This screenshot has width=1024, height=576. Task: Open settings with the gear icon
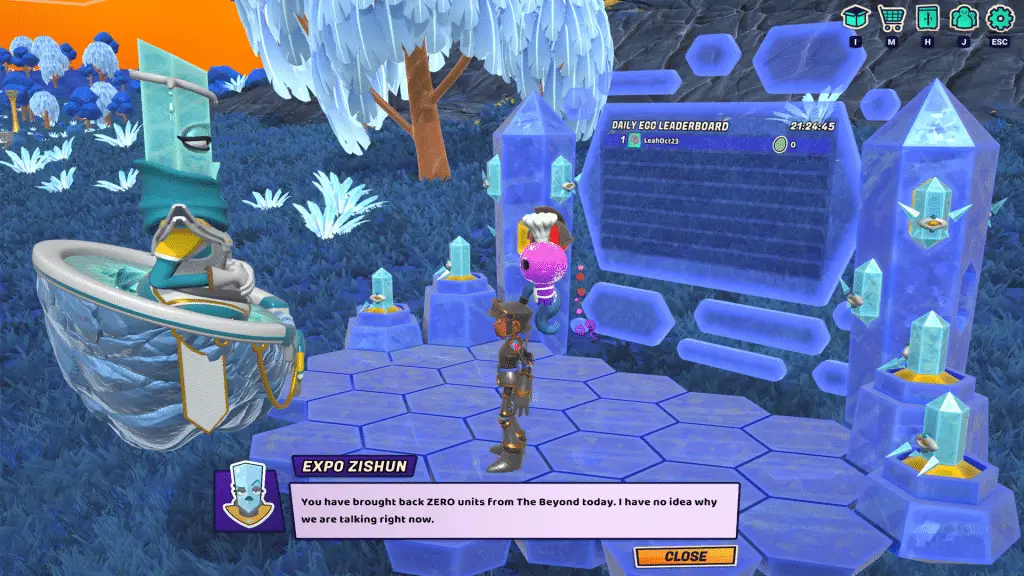pos(998,18)
